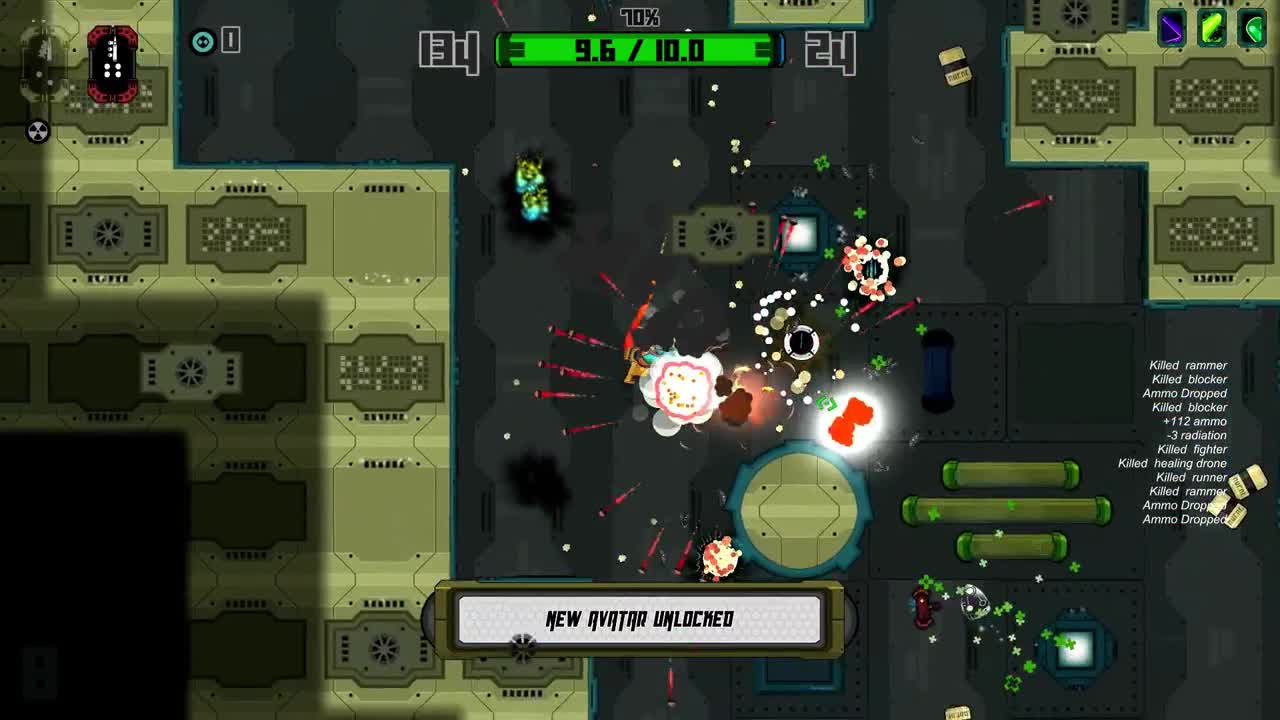
Task: Open the NEW AVATAR UNLOCKED banner
Action: pyautogui.click(x=640, y=619)
